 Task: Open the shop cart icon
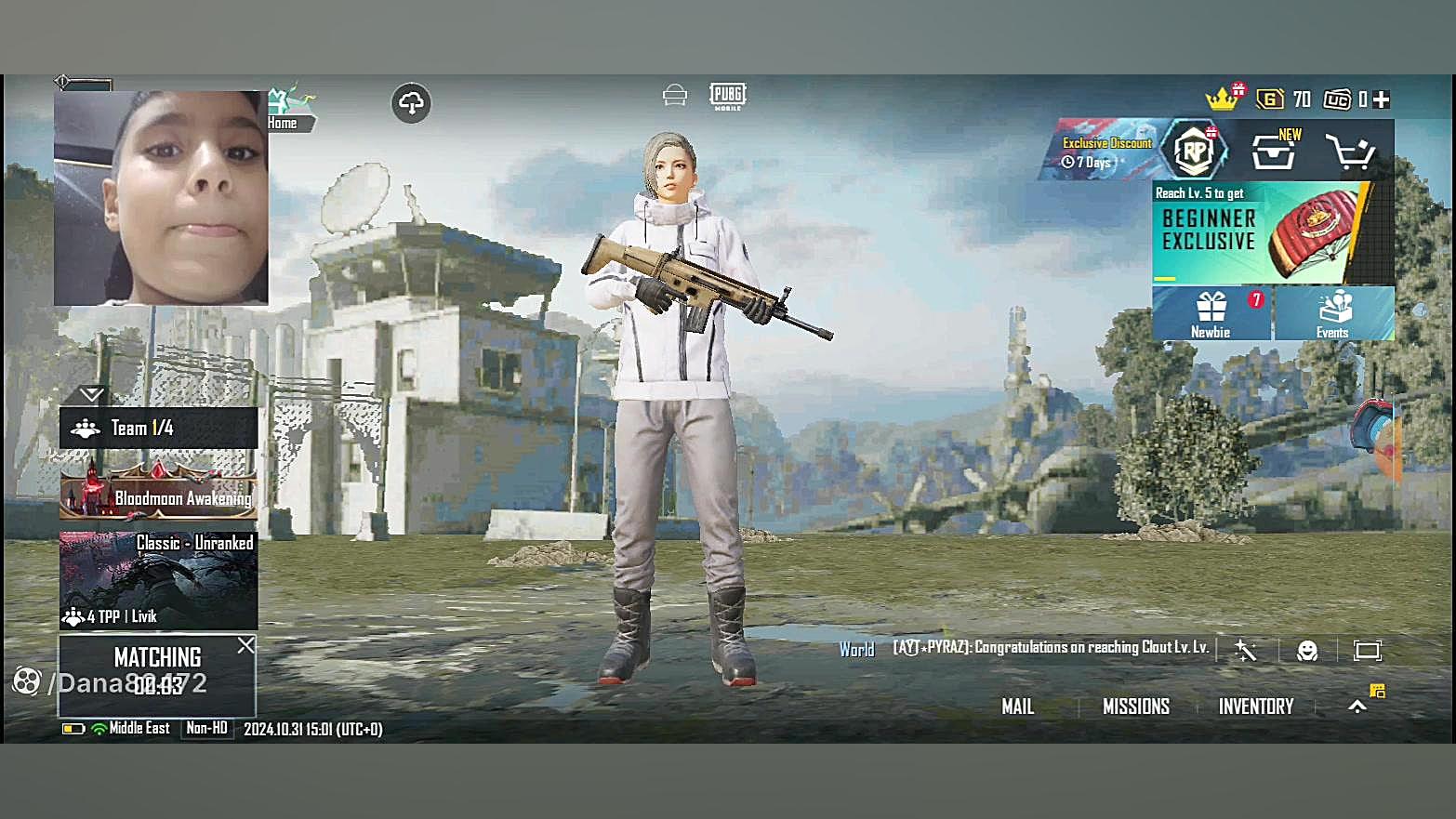pyautogui.click(x=1349, y=152)
